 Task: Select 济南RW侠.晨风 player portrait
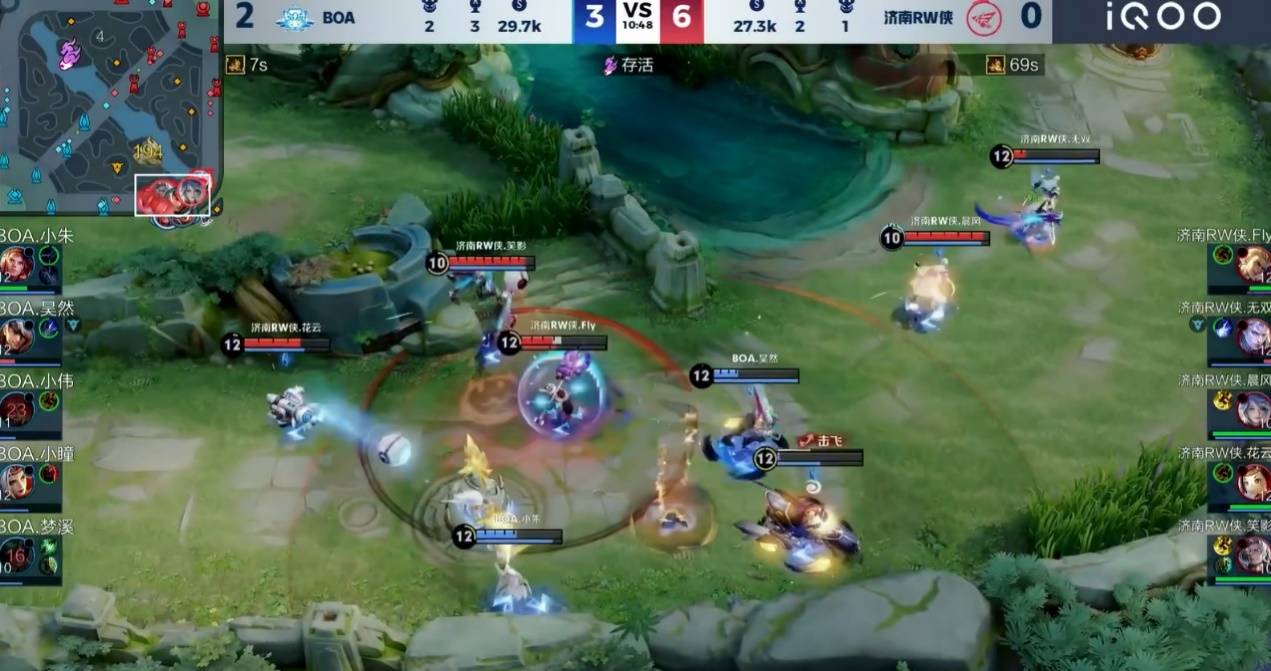coord(1253,410)
